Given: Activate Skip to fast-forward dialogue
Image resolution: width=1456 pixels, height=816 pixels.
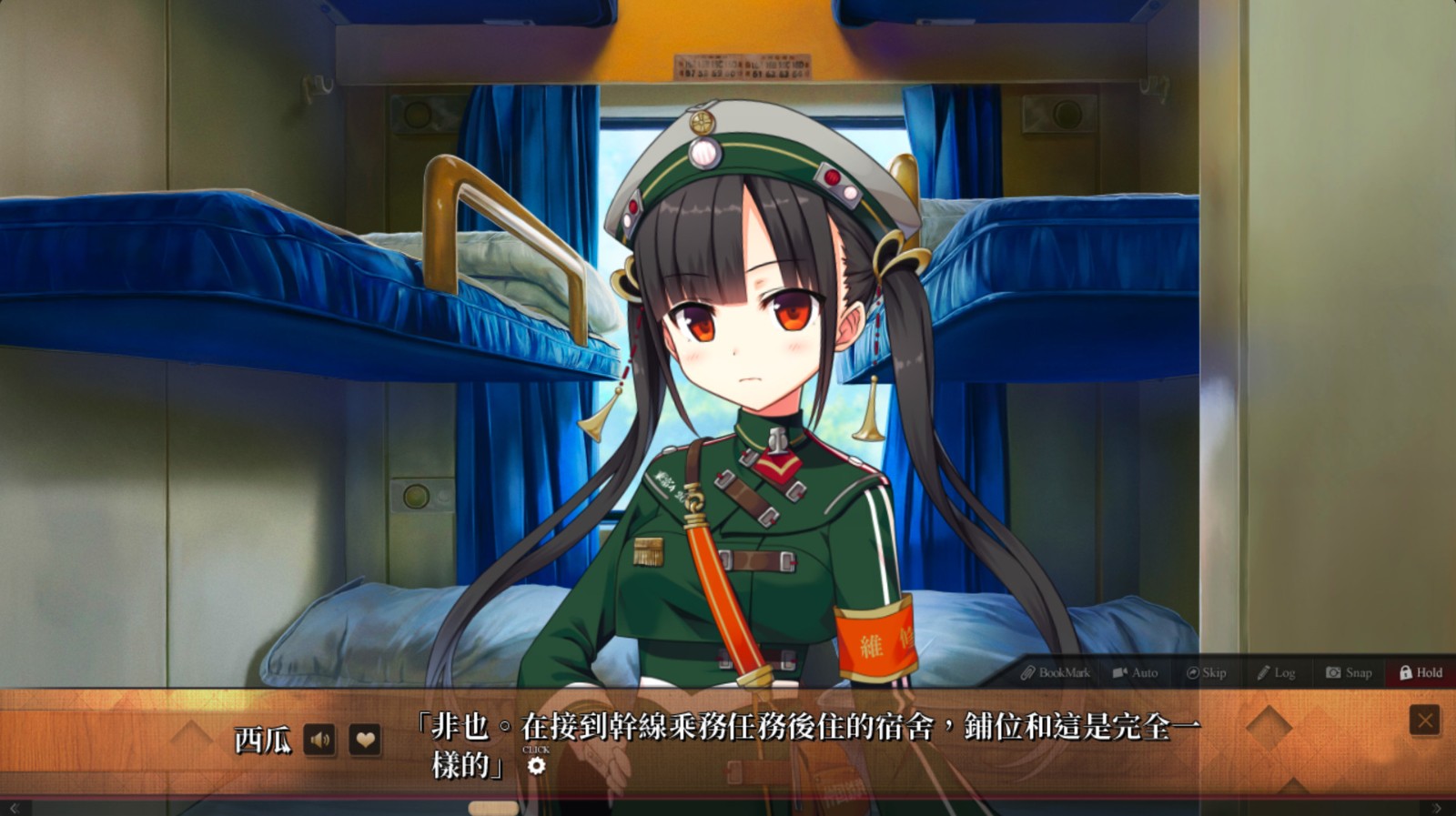Looking at the screenshot, I should 1206,673.
